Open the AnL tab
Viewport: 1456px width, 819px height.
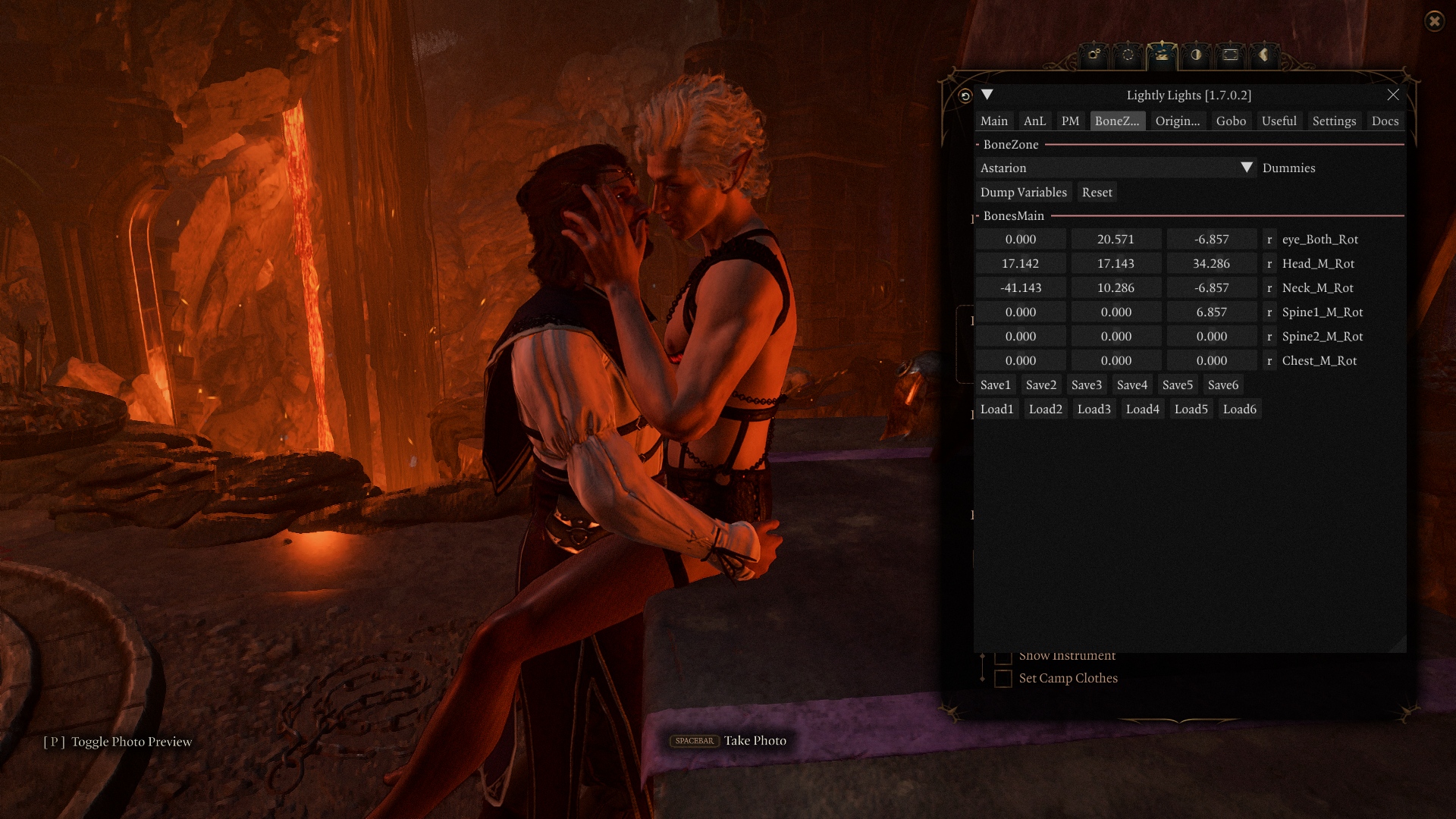pos(1034,121)
